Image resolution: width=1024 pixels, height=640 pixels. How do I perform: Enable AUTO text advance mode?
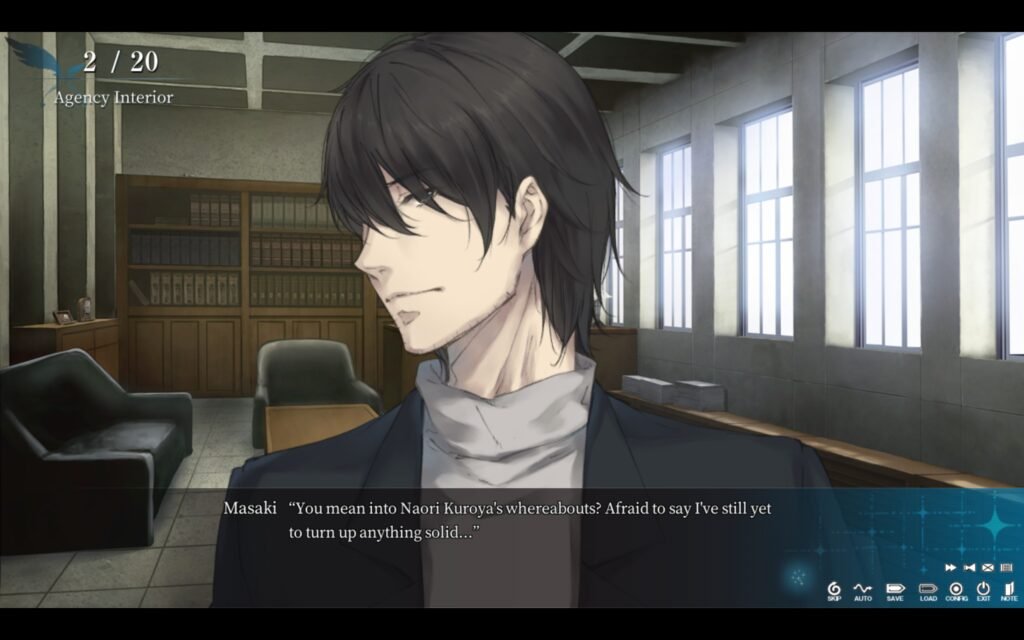(x=863, y=590)
